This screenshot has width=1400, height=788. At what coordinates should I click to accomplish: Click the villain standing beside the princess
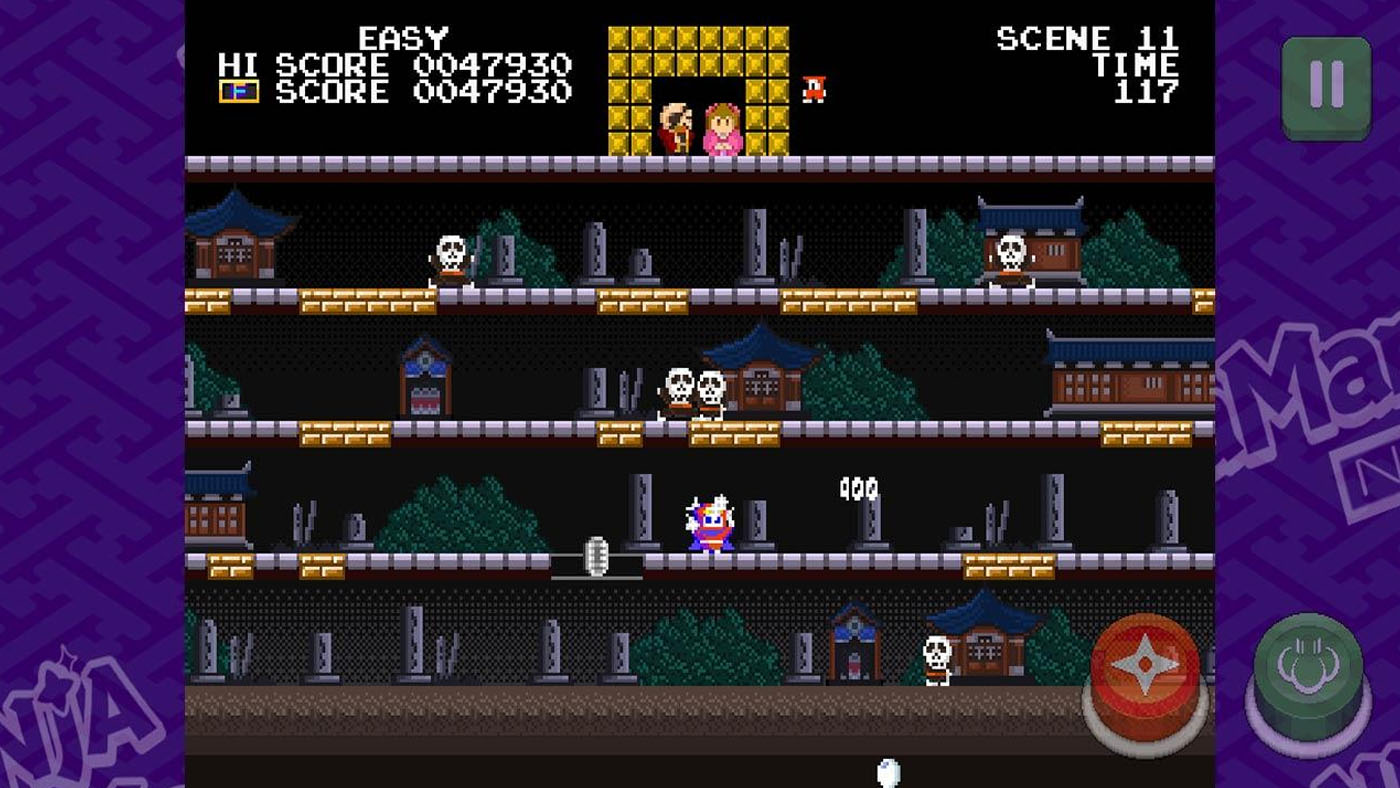coord(676,120)
